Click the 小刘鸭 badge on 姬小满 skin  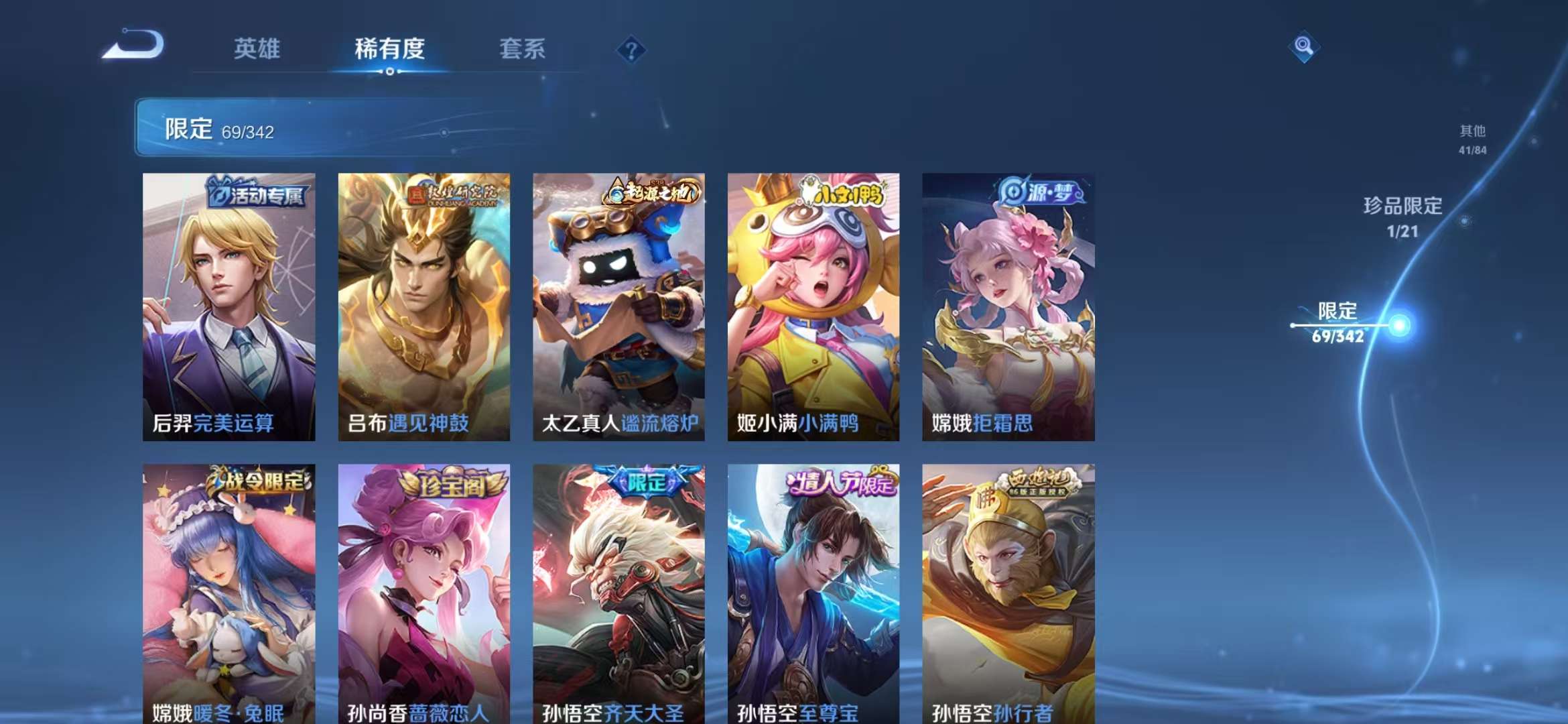846,193
